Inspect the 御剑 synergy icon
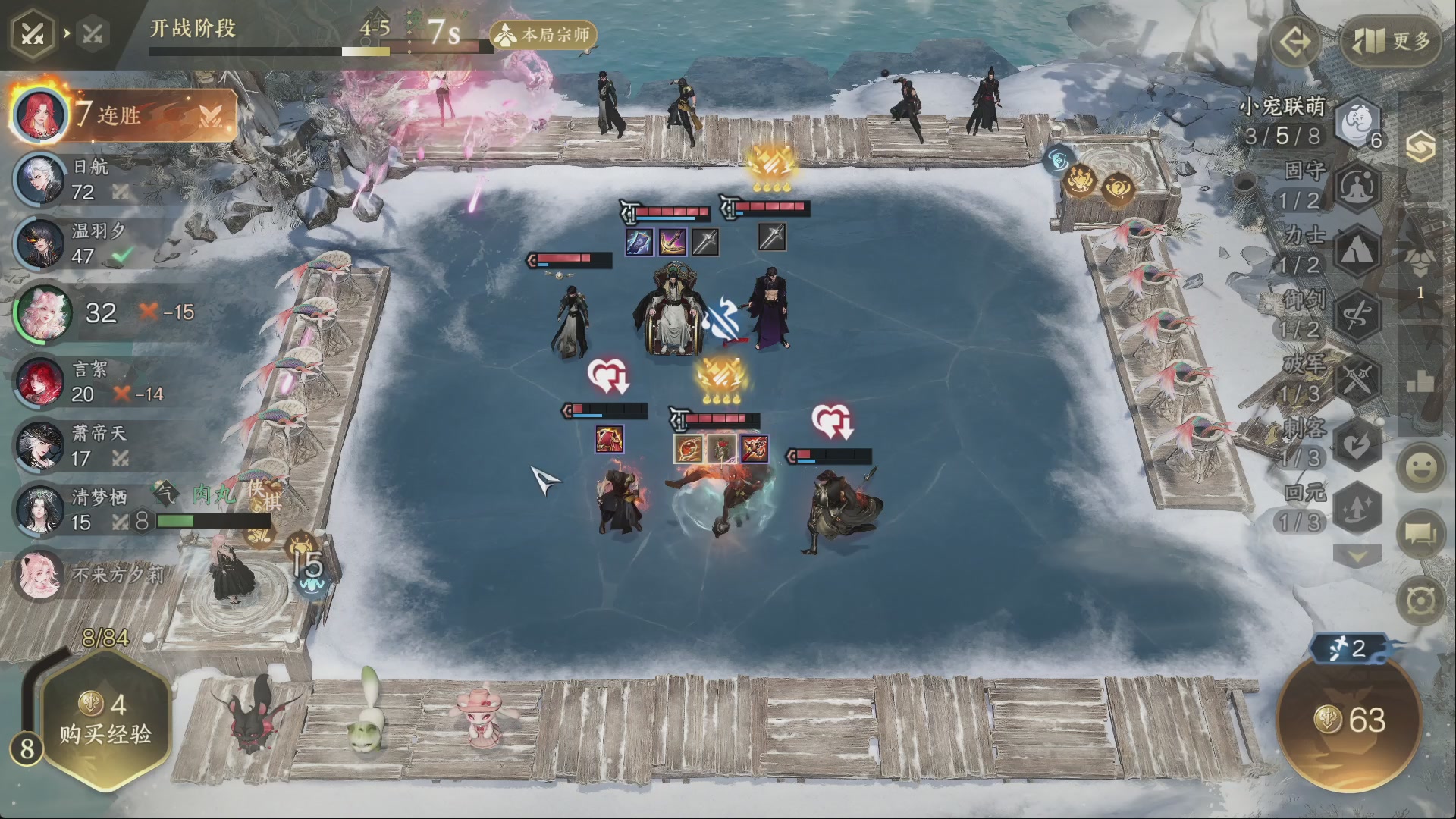Screen dimensions: 1456x819 pyautogui.click(x=1357, y=315)
